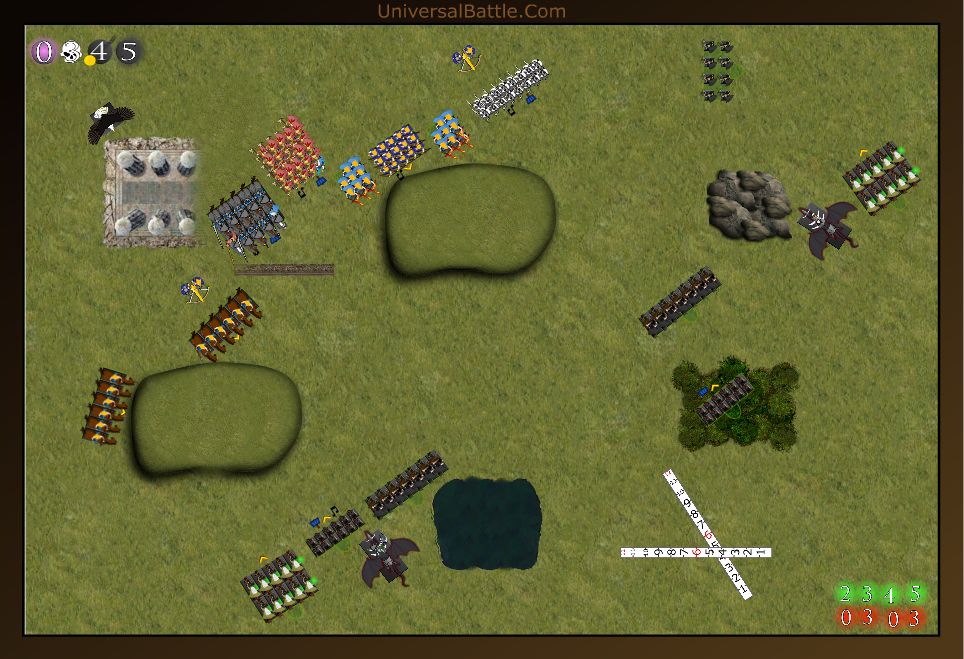Select the green 2 counter
Viewport: 964px width, 659px height.
coord(846,594)
